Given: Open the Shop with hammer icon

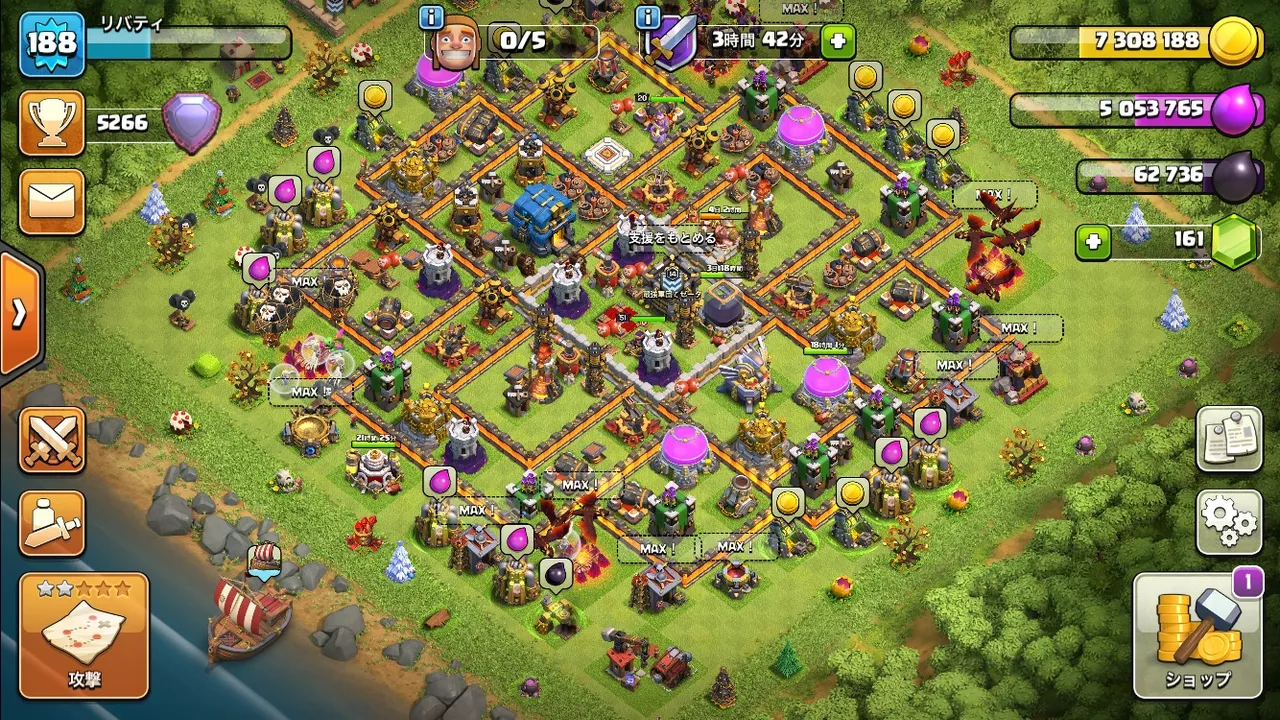Looking at the screenshot, I should 1198,634.
